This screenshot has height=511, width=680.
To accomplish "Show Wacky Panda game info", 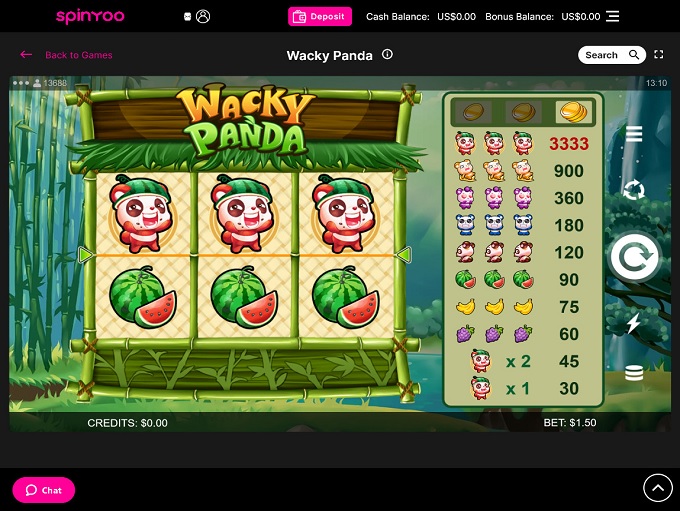I will pyautogui.click(x=387, y=55).
